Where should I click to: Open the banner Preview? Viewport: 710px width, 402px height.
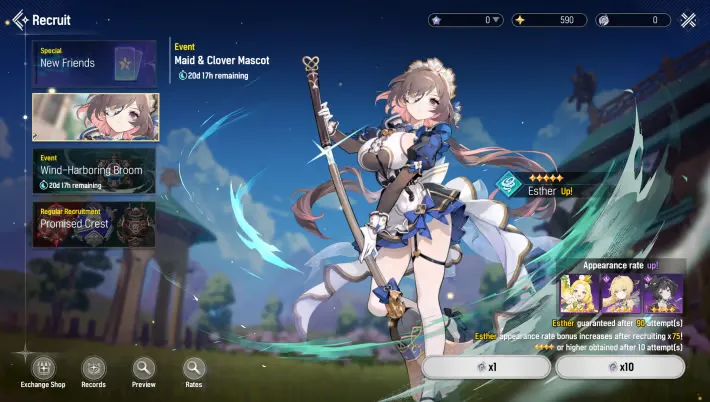coord(144,368)
